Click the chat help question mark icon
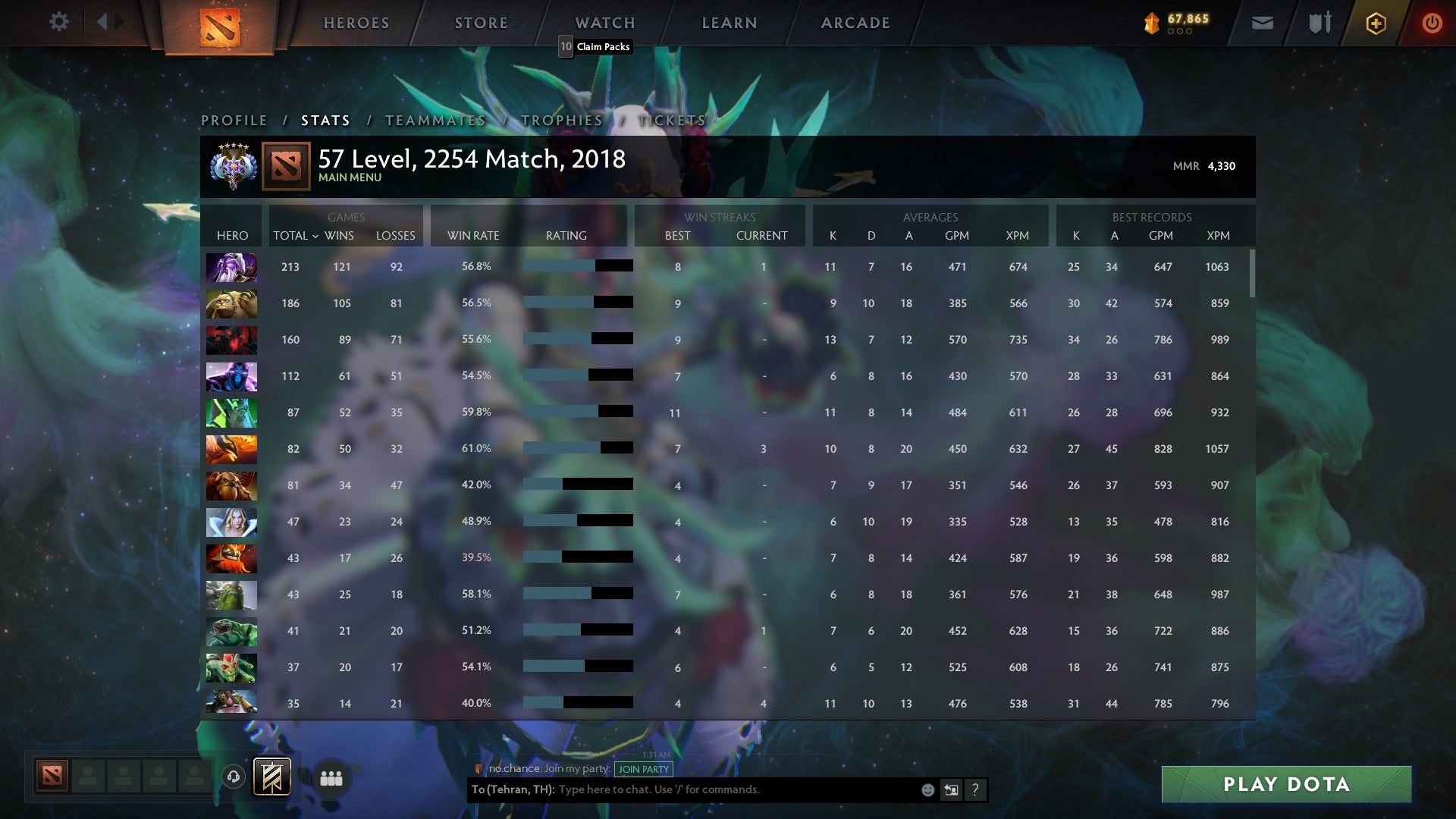The width and height of the screenshot is (1456, 819). click(x=976, y=789)
